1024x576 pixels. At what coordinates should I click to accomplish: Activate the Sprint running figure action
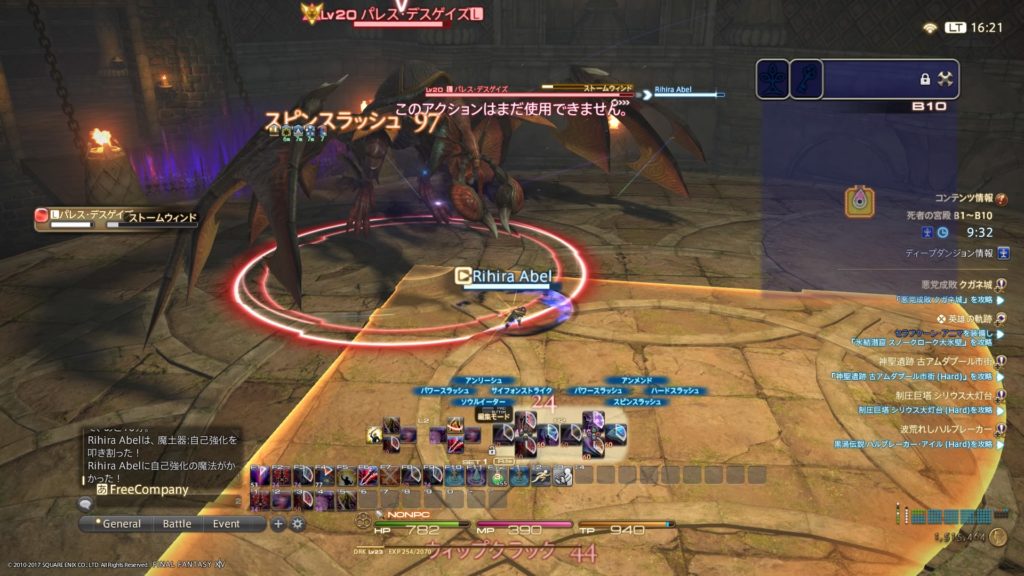tap(542, 477)
